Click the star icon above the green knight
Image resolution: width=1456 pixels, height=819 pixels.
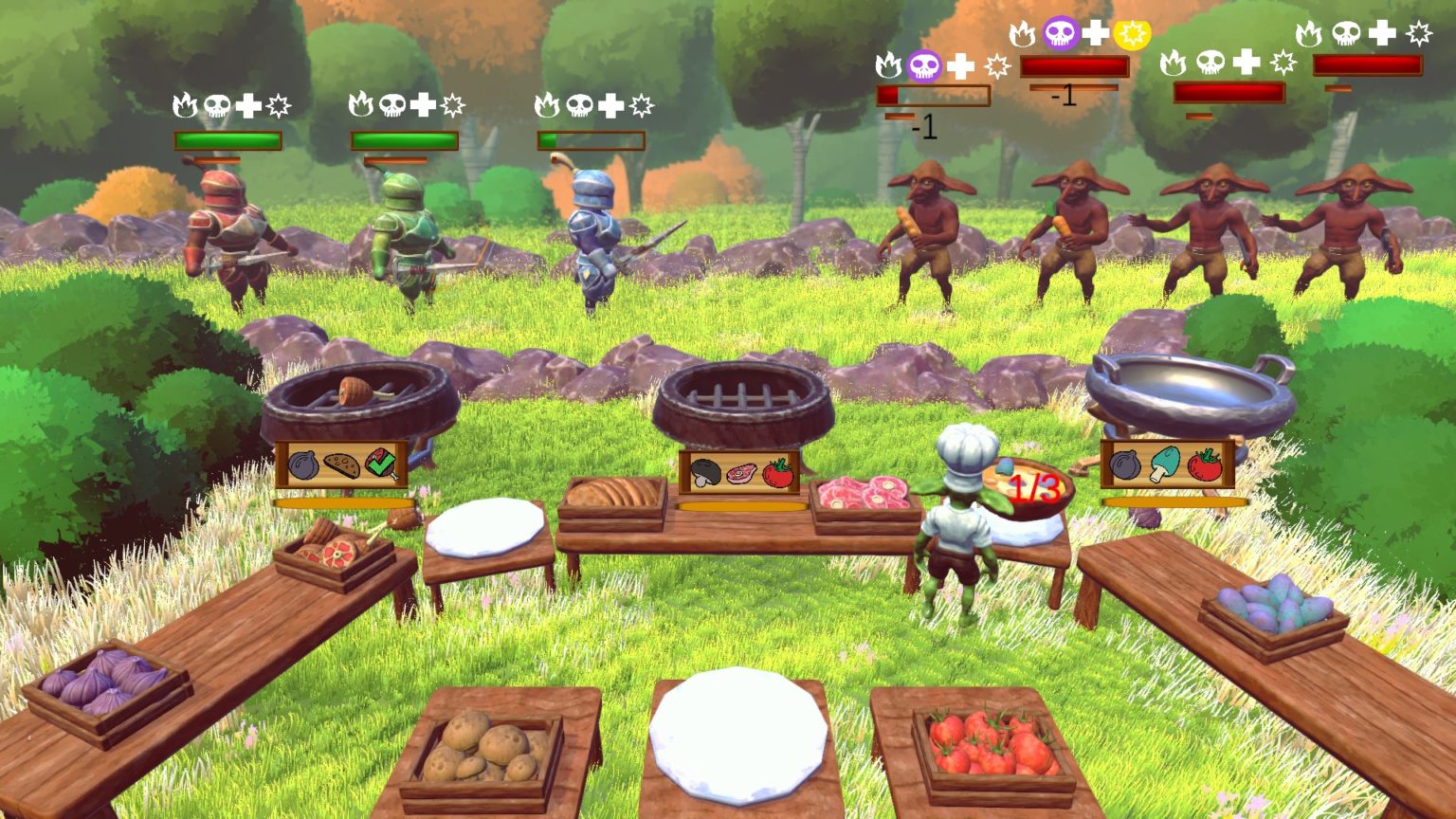pyautogui.click(x=452, y=106)
